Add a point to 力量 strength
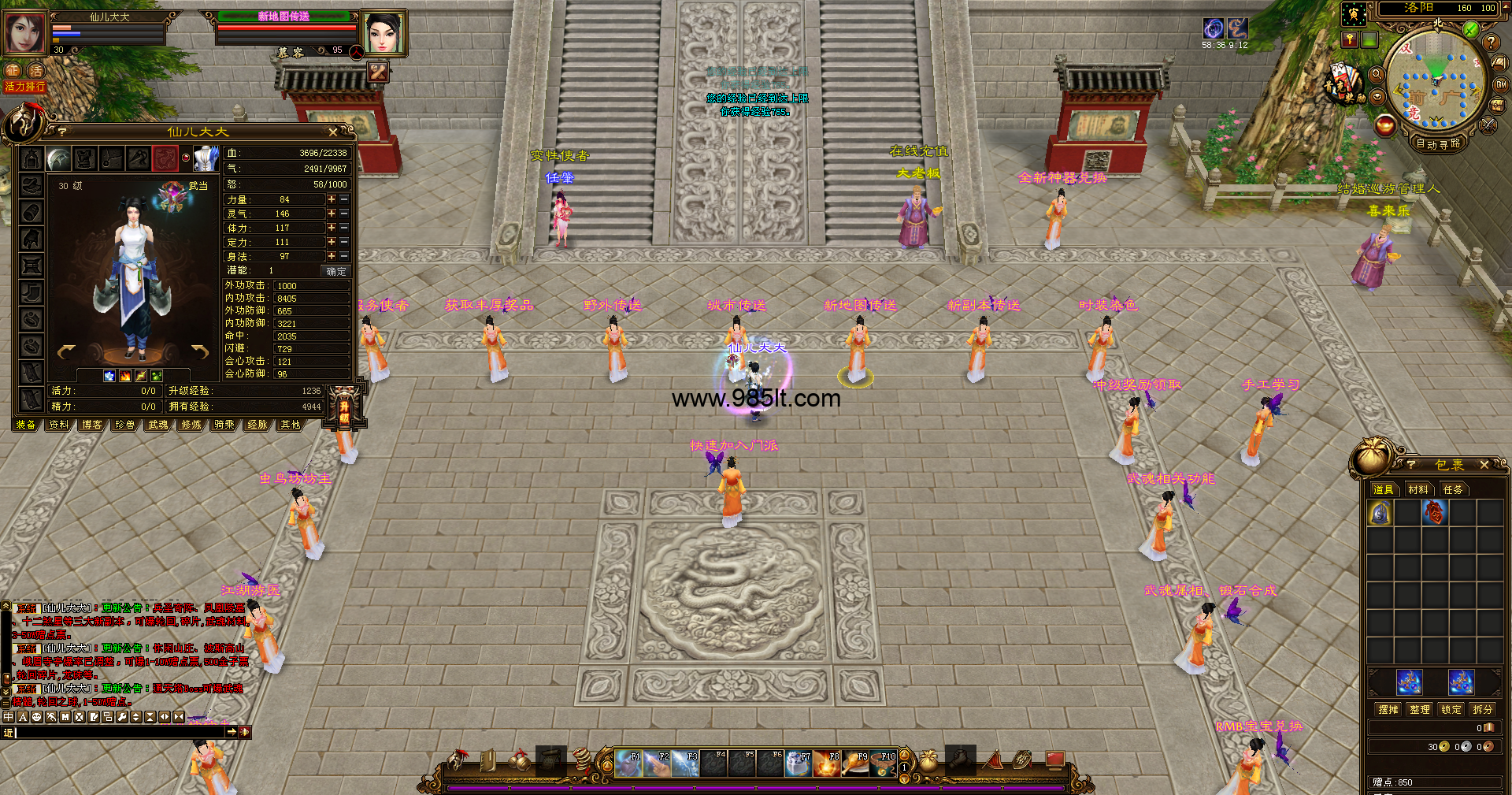Viewport: 1512px width, 795px height. [x=332, y=199]
